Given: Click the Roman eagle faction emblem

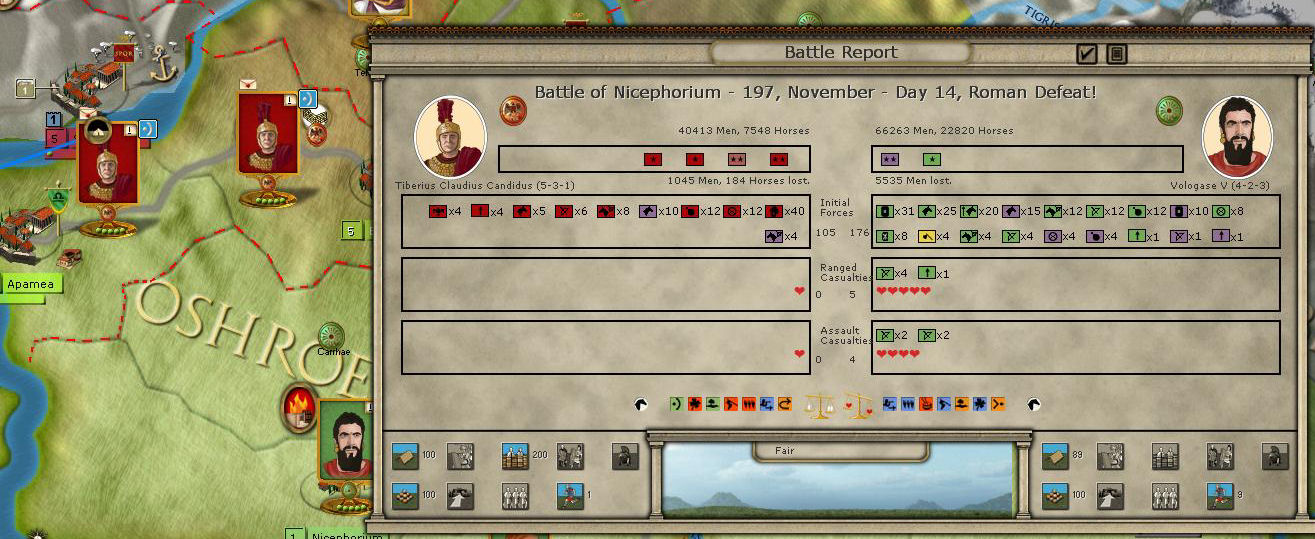Looking at the screenshot, I should pos(513,110).
